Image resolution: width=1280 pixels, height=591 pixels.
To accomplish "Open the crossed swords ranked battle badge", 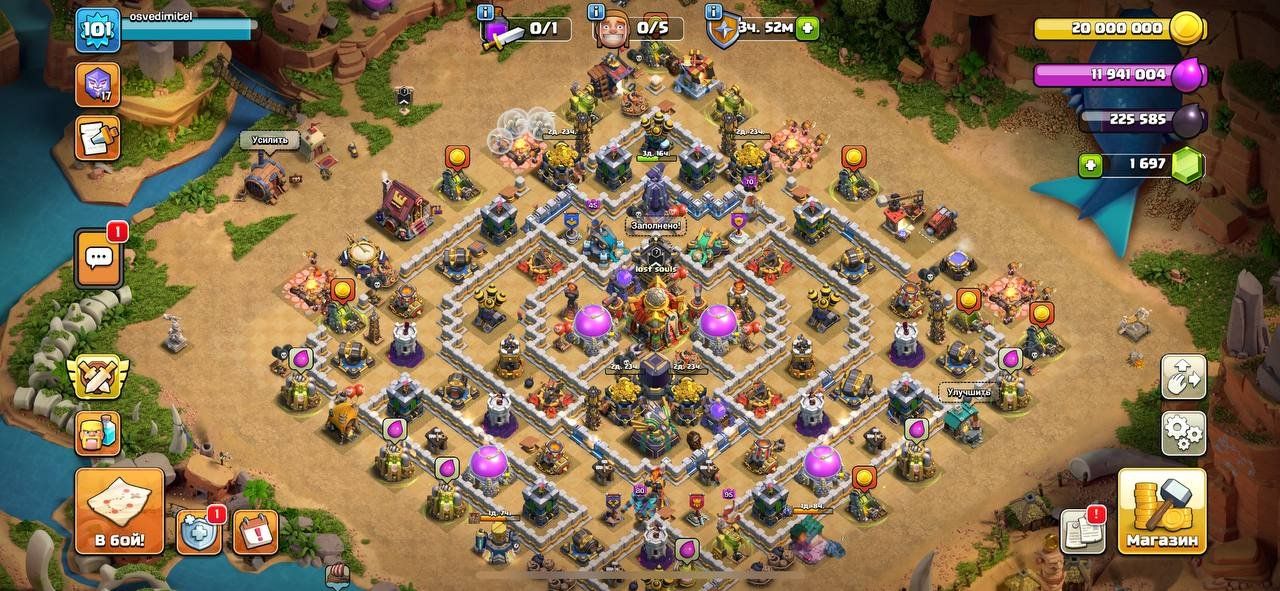I will [x=97, y=376].
